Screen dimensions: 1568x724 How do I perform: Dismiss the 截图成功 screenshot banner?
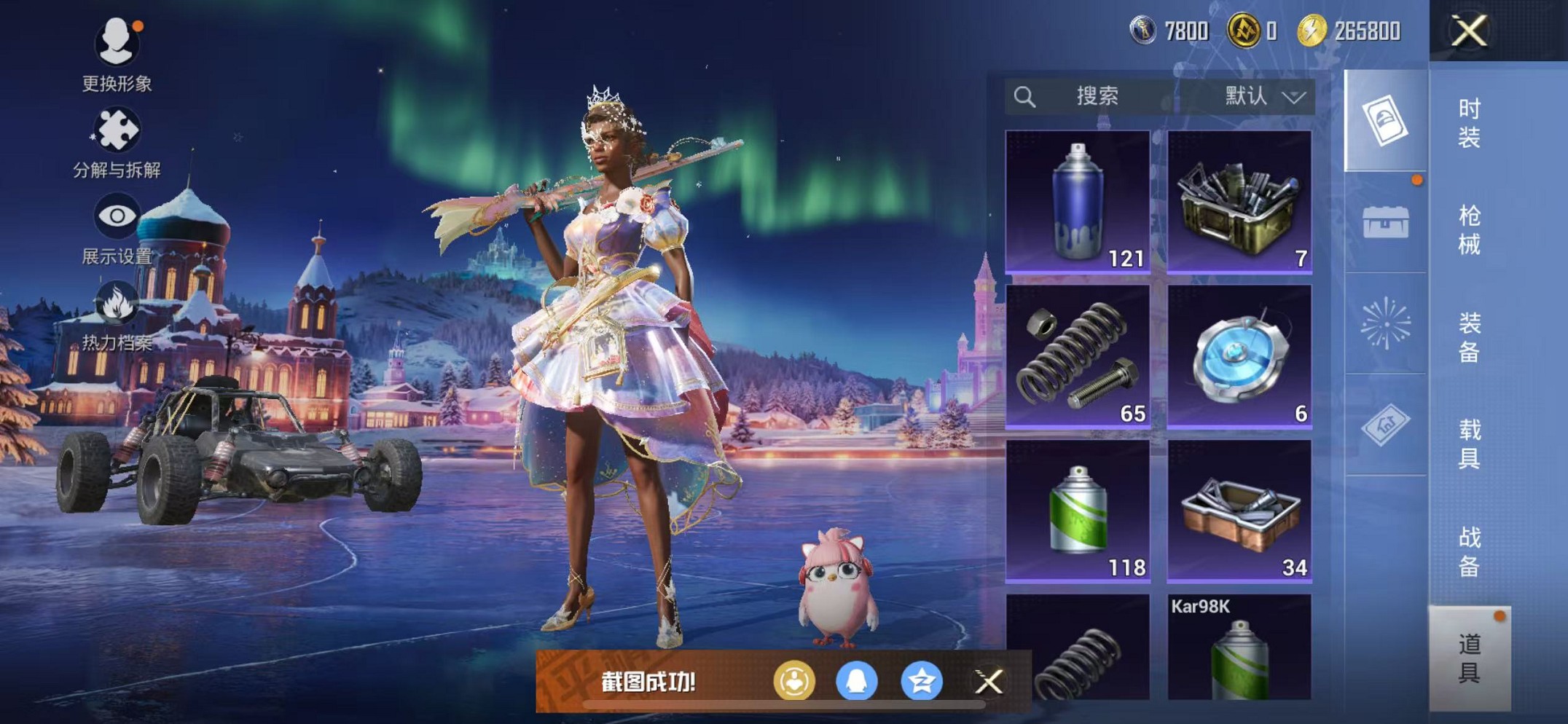pos(989,682)
